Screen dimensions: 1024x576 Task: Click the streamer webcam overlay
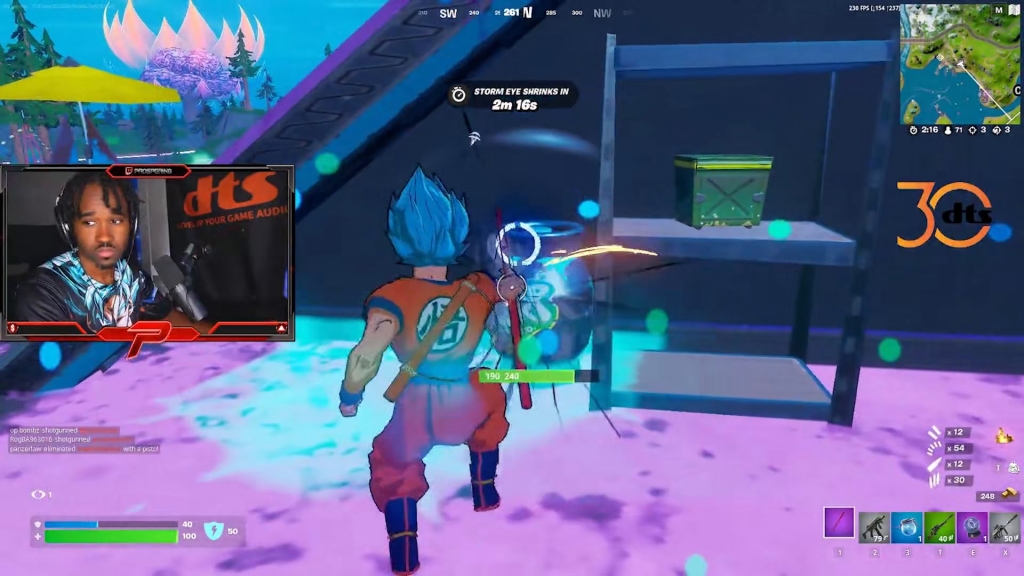point(148,252)
